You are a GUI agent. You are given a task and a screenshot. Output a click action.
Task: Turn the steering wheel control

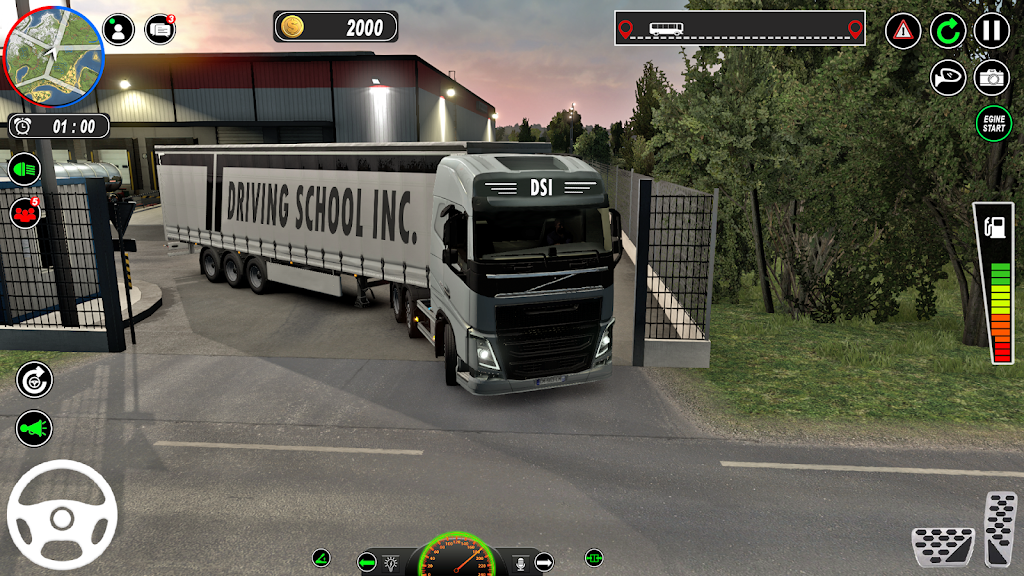[x=62, y=515]
